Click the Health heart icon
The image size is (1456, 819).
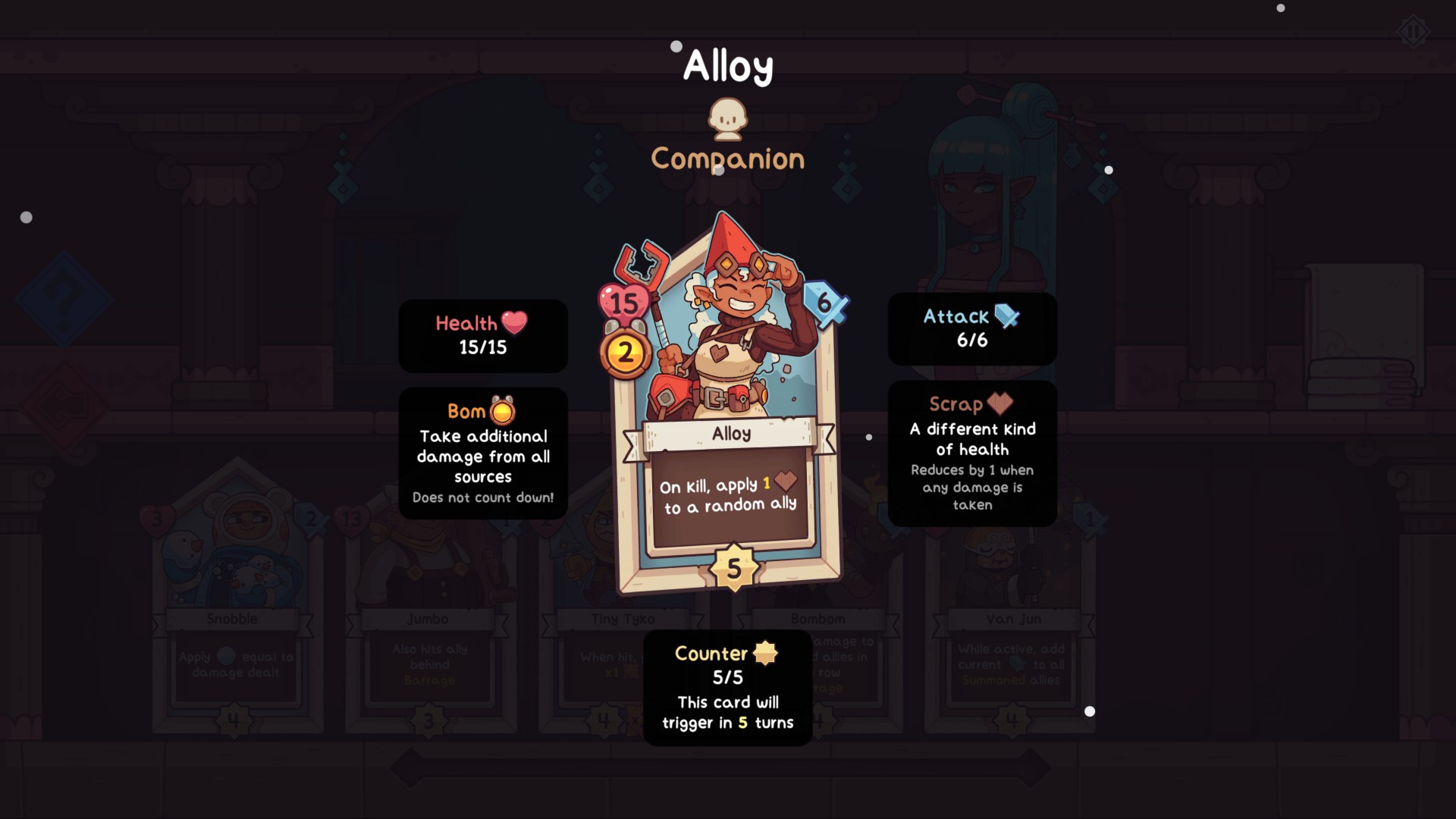(x=513, y=322)
